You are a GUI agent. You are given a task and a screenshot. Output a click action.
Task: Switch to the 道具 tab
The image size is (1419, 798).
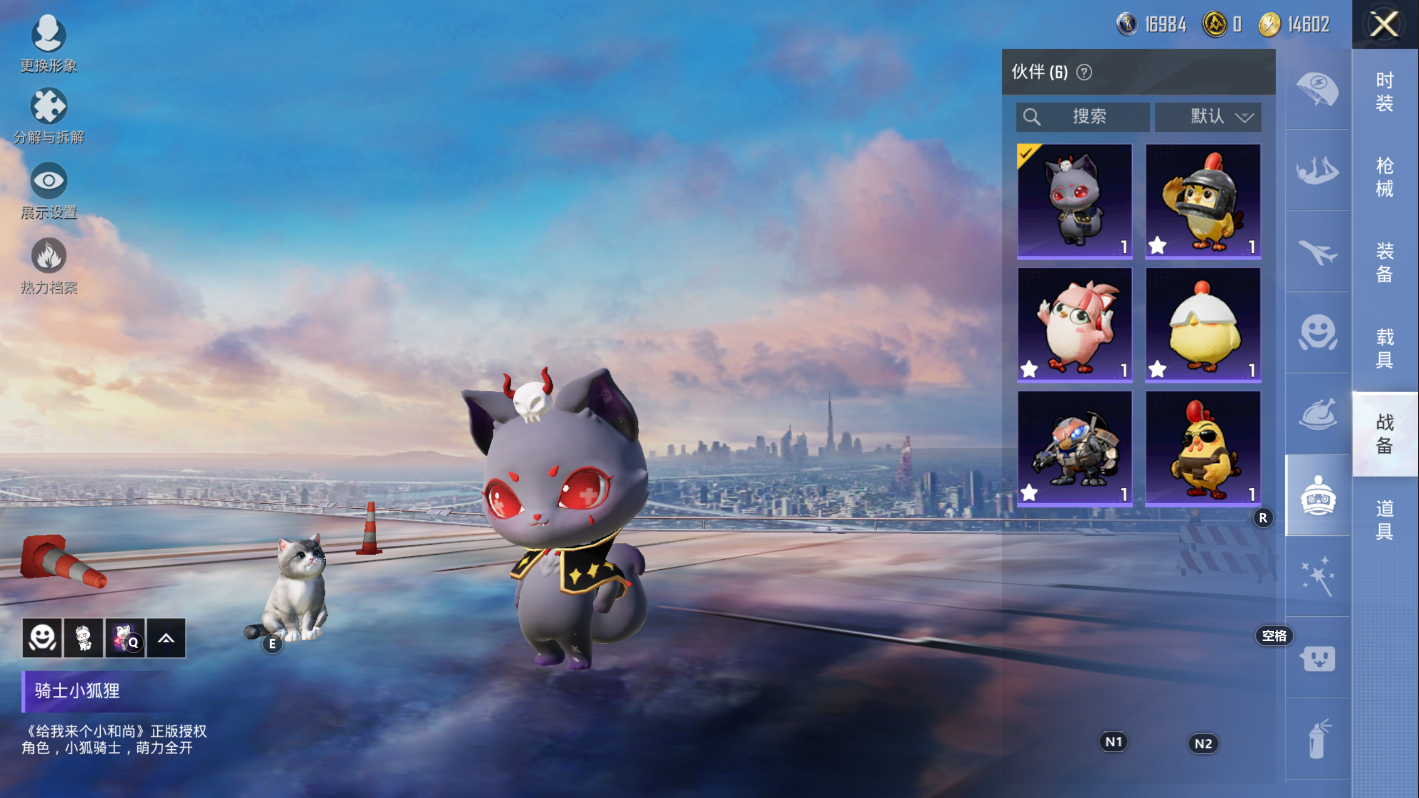click(x=1384, y=520)
